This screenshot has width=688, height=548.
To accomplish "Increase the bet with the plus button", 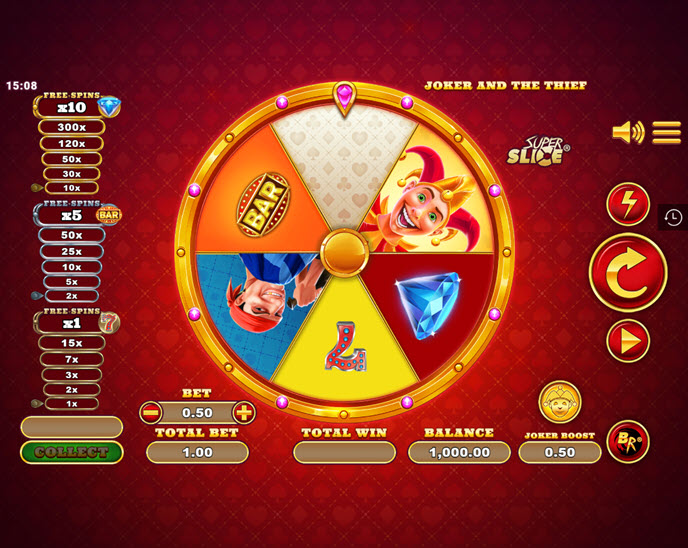I will 243,412.
